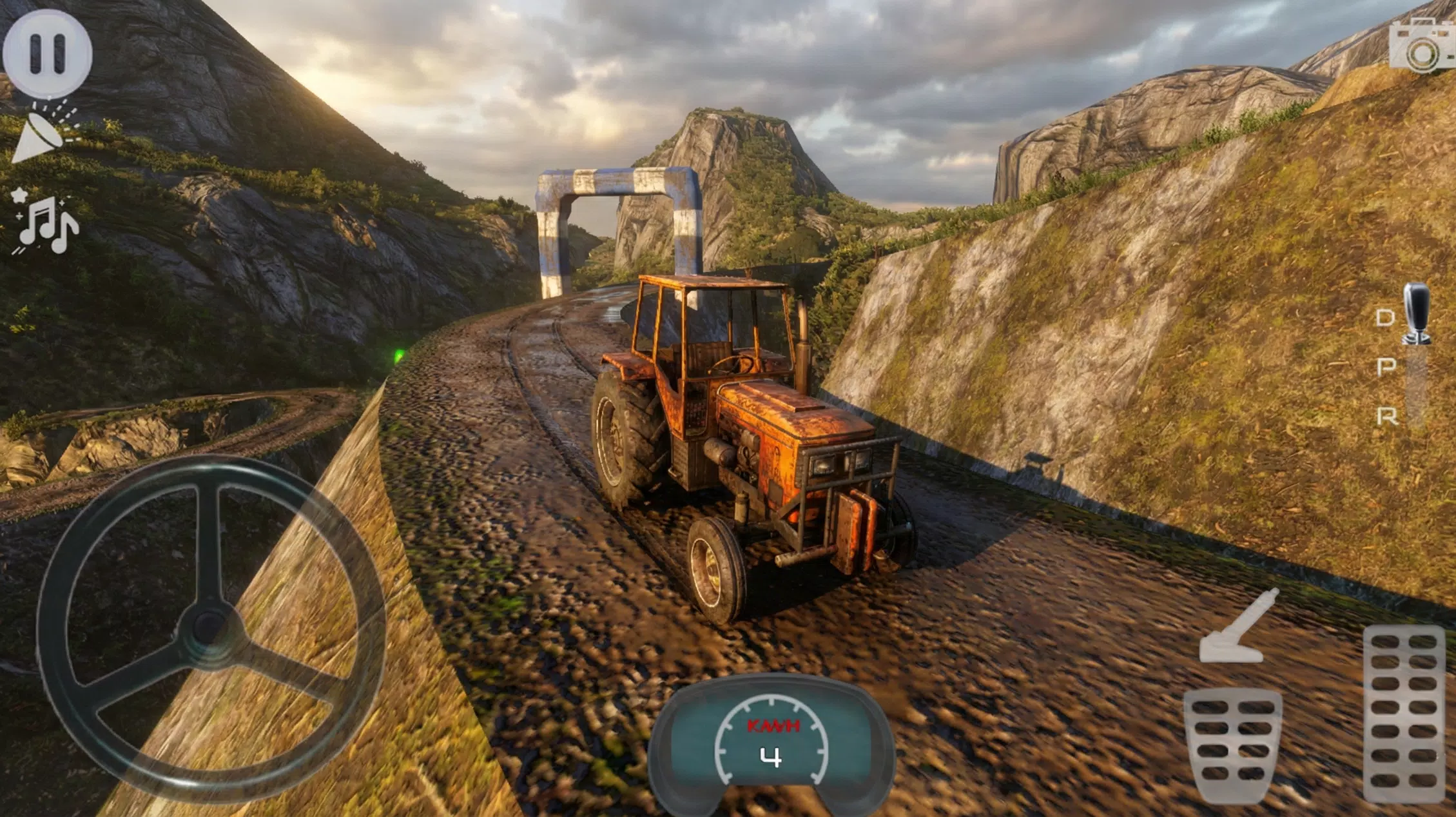Sound the horn icon
The image size is (1456, 817).
pyautogui.click(x=44, y=132)
